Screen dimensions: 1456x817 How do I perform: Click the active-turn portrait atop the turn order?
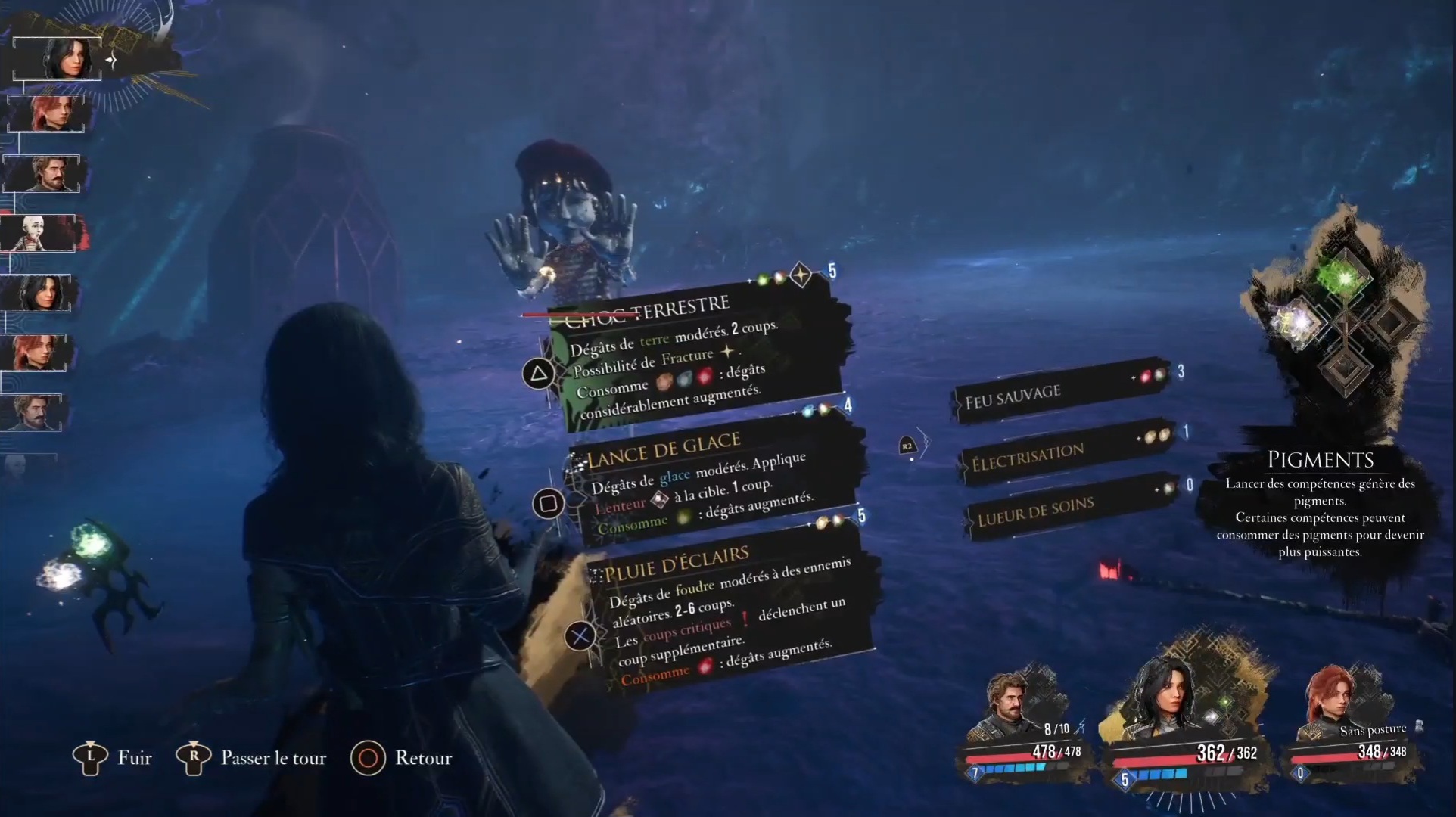pos(58,58)
